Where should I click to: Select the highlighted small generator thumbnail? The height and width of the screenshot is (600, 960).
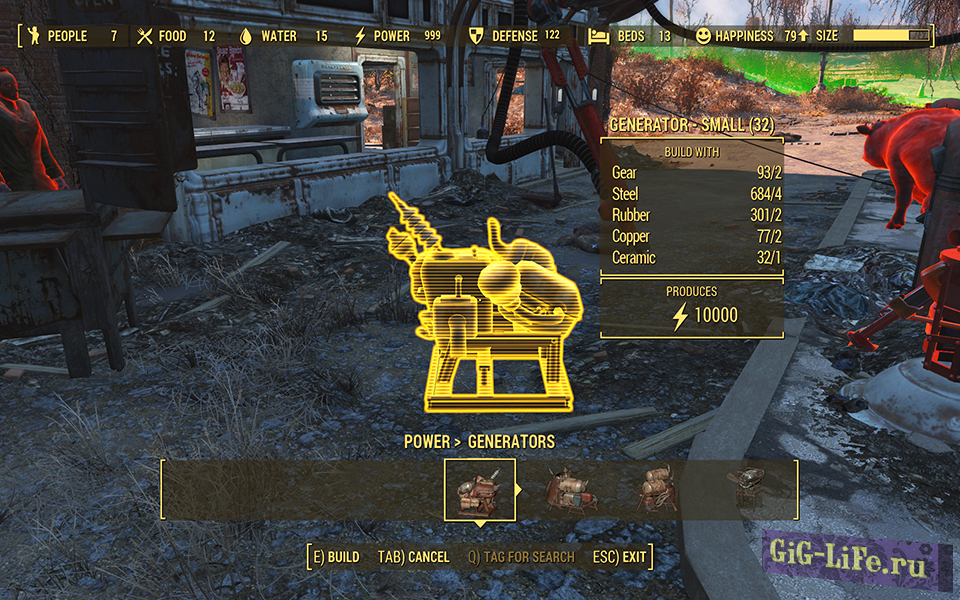[x=480, y=490]
